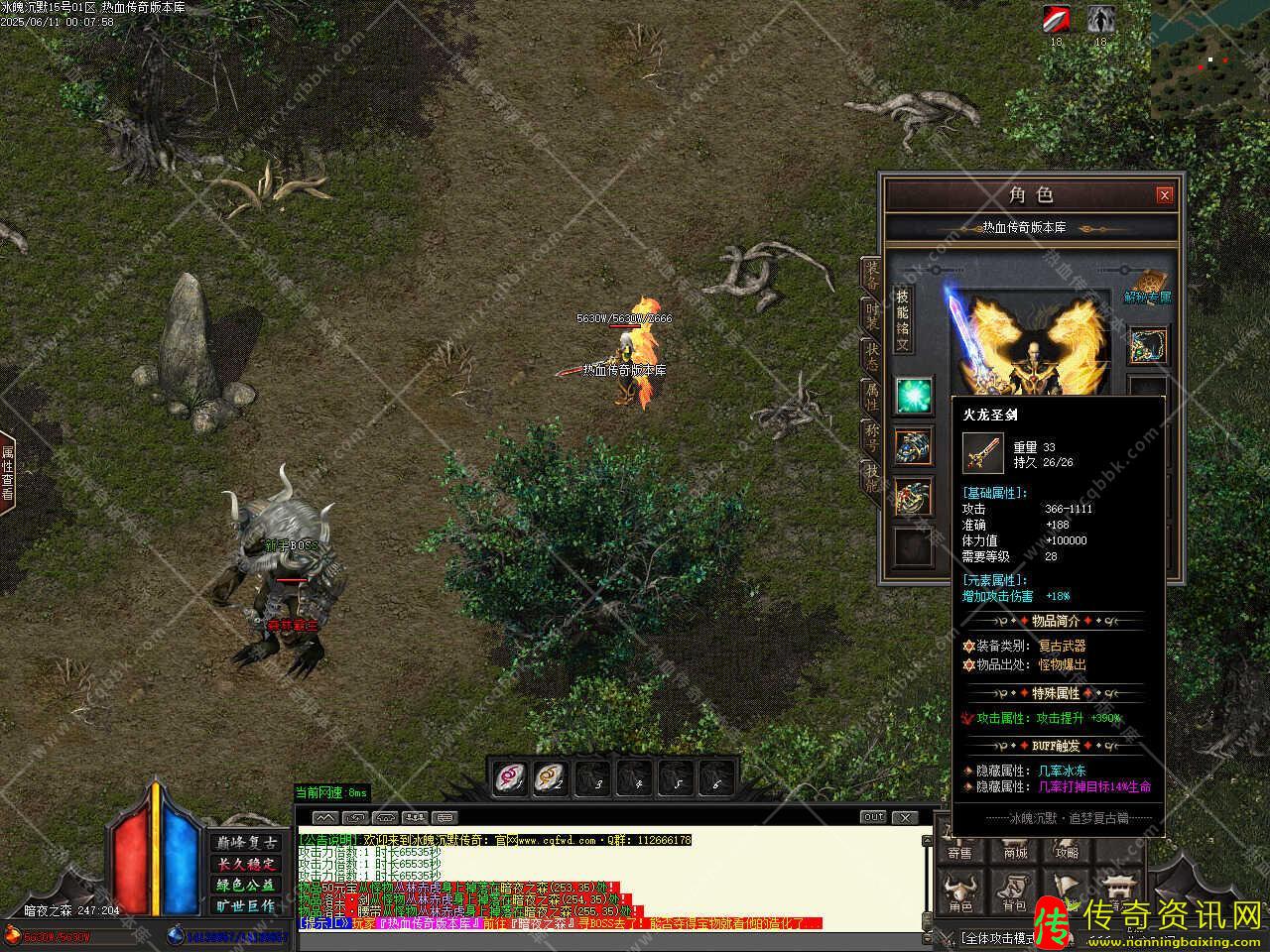Open the 技能铭文 skill inscription button
This screenshot has height=952, width=1270.
point(902,319)
